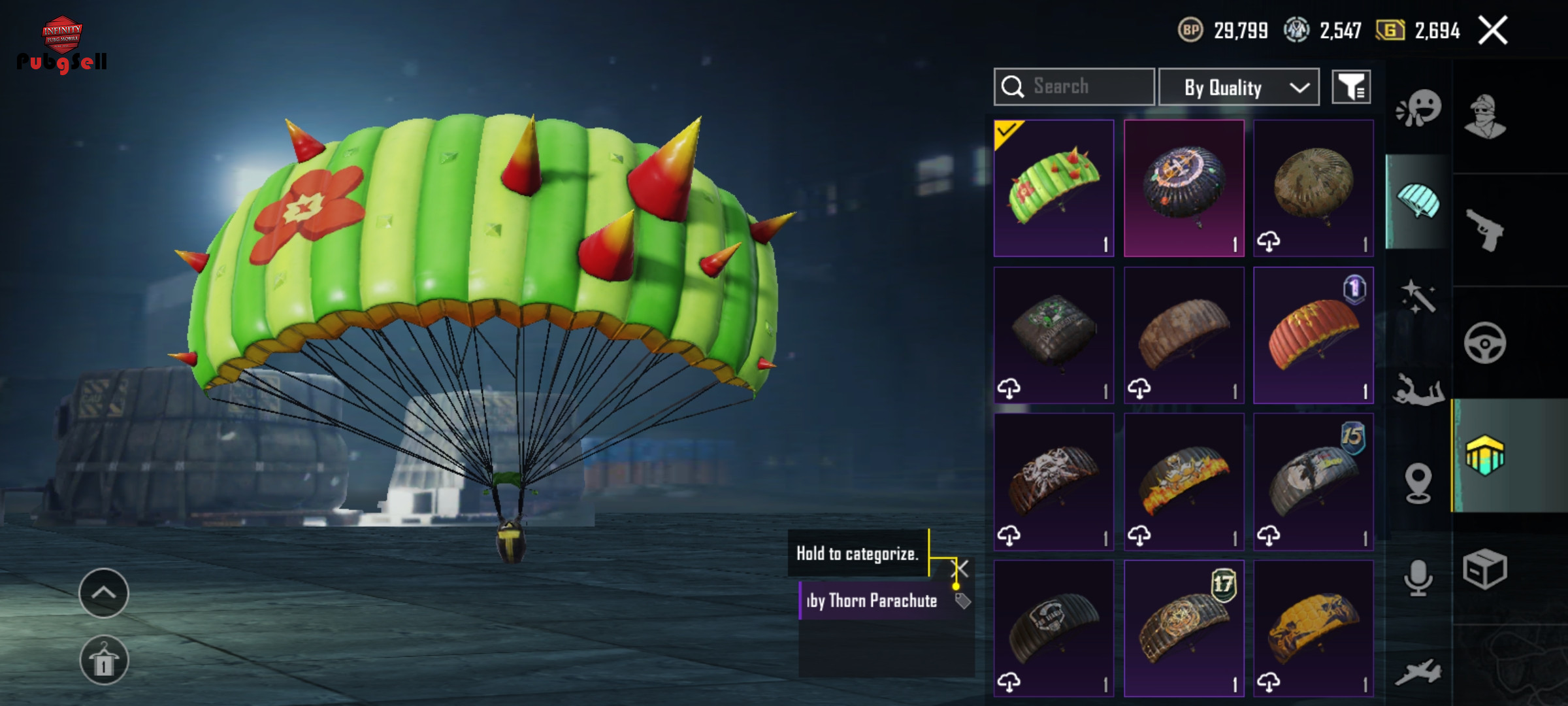Select the flame-pattern parachute
Image resolution: width=1568 pixels, height=706 pixels.
pyautogui.click(x=1183, y=482)
